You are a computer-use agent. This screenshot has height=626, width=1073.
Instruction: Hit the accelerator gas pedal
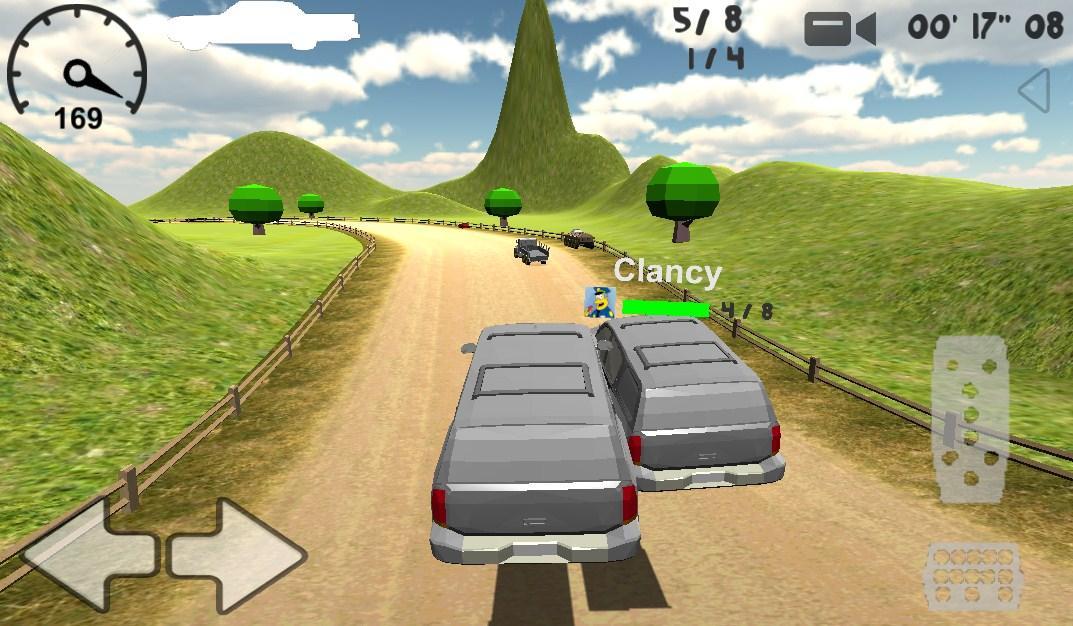tap(970, 420)
